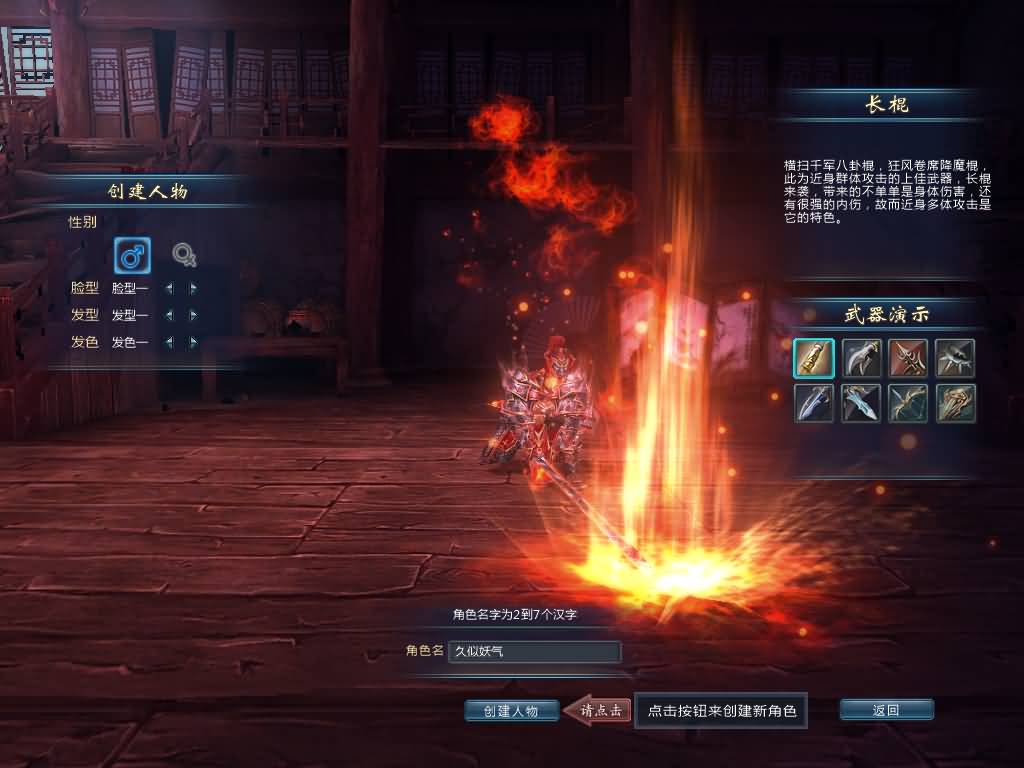The image size is (1024, 768).
Task: Select the golden gauntlet weapon icon
Action: click(x=955, y=403)
